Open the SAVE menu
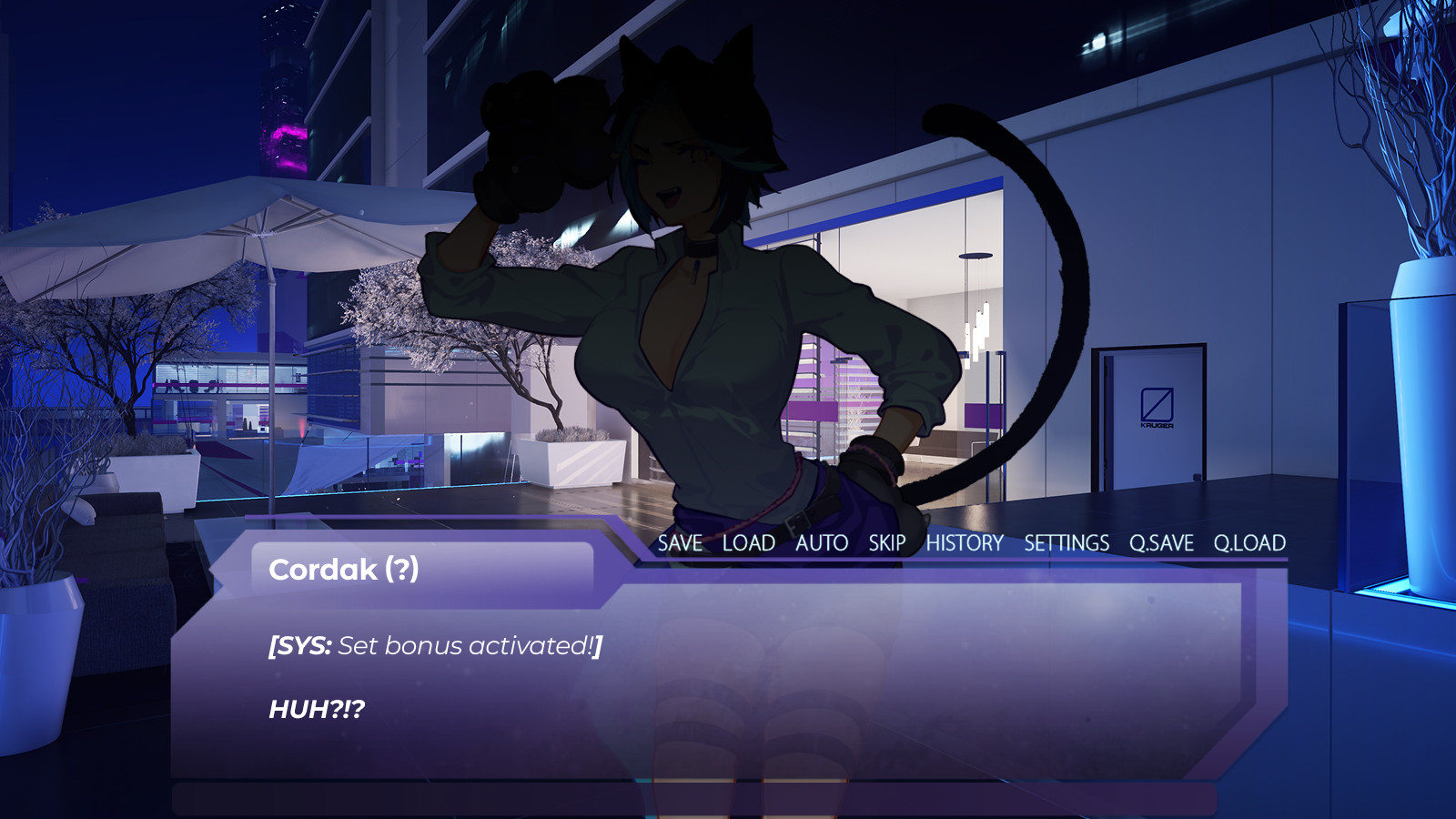This screenshot has width=1456, height=819. pos(680,543)
